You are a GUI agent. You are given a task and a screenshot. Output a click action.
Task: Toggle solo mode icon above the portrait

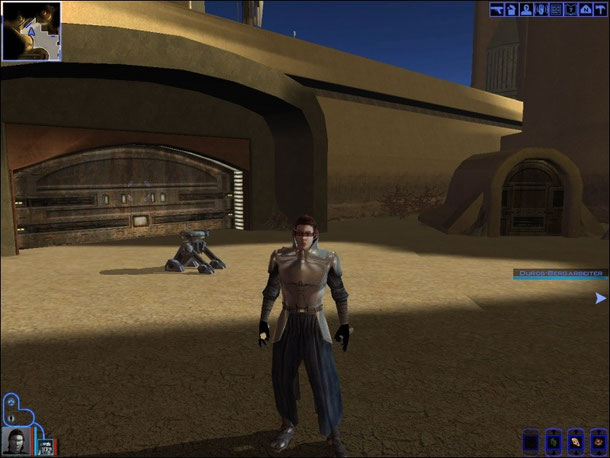pos(11,402)
